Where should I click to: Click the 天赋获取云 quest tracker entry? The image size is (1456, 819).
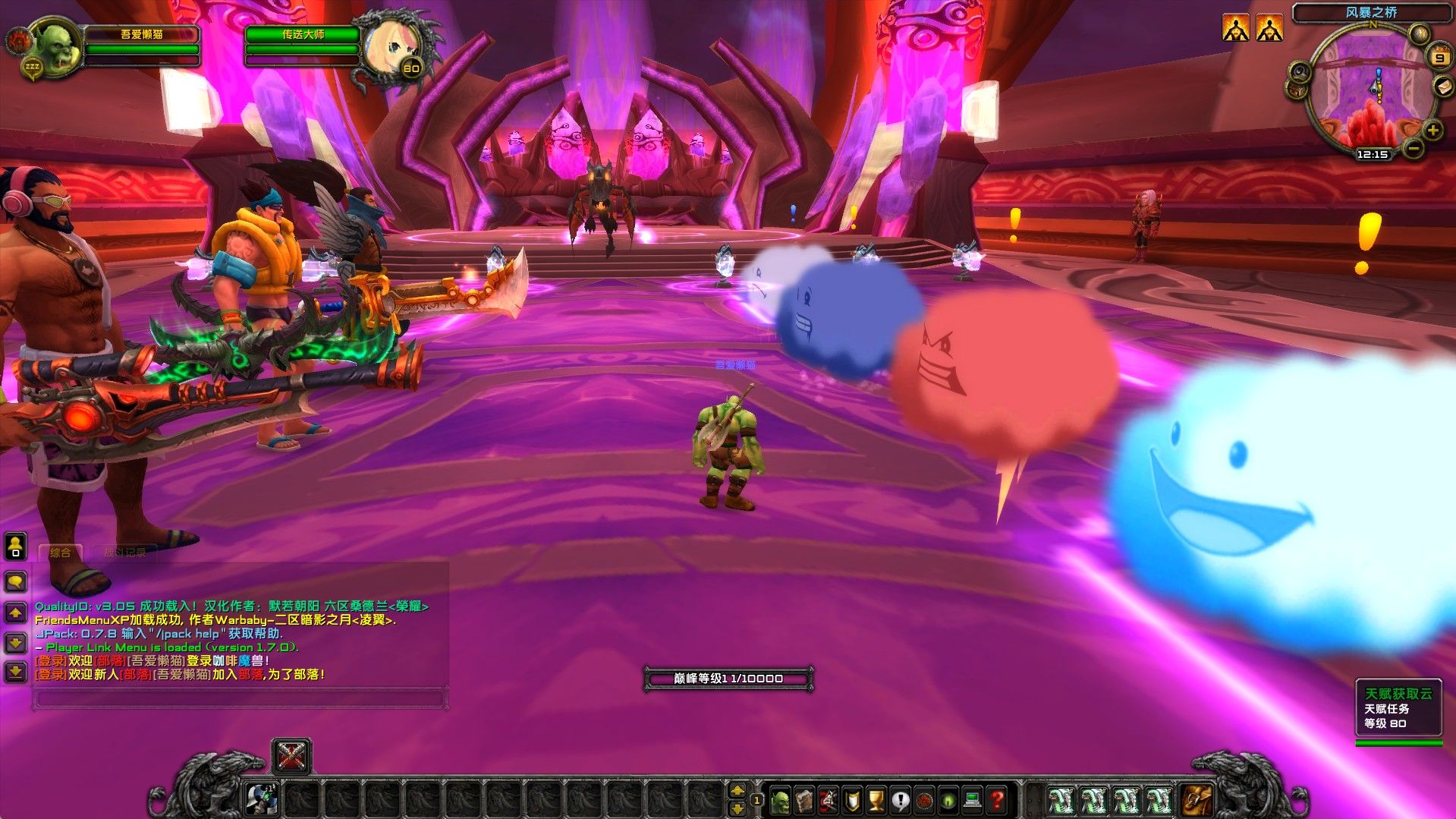point(1398,694)
